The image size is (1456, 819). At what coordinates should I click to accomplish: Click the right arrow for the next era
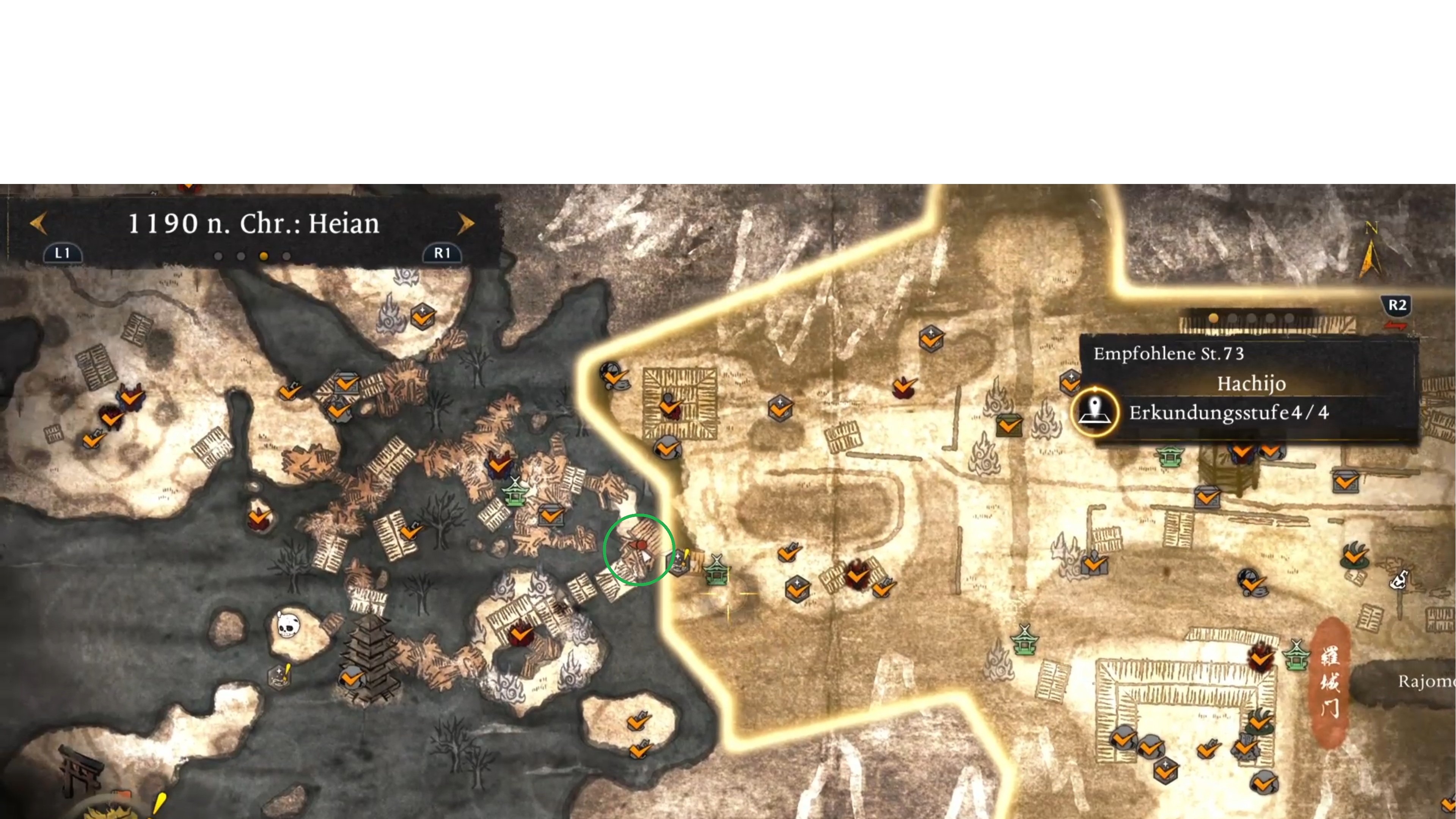pyautogui.click(x=465, y=223)
